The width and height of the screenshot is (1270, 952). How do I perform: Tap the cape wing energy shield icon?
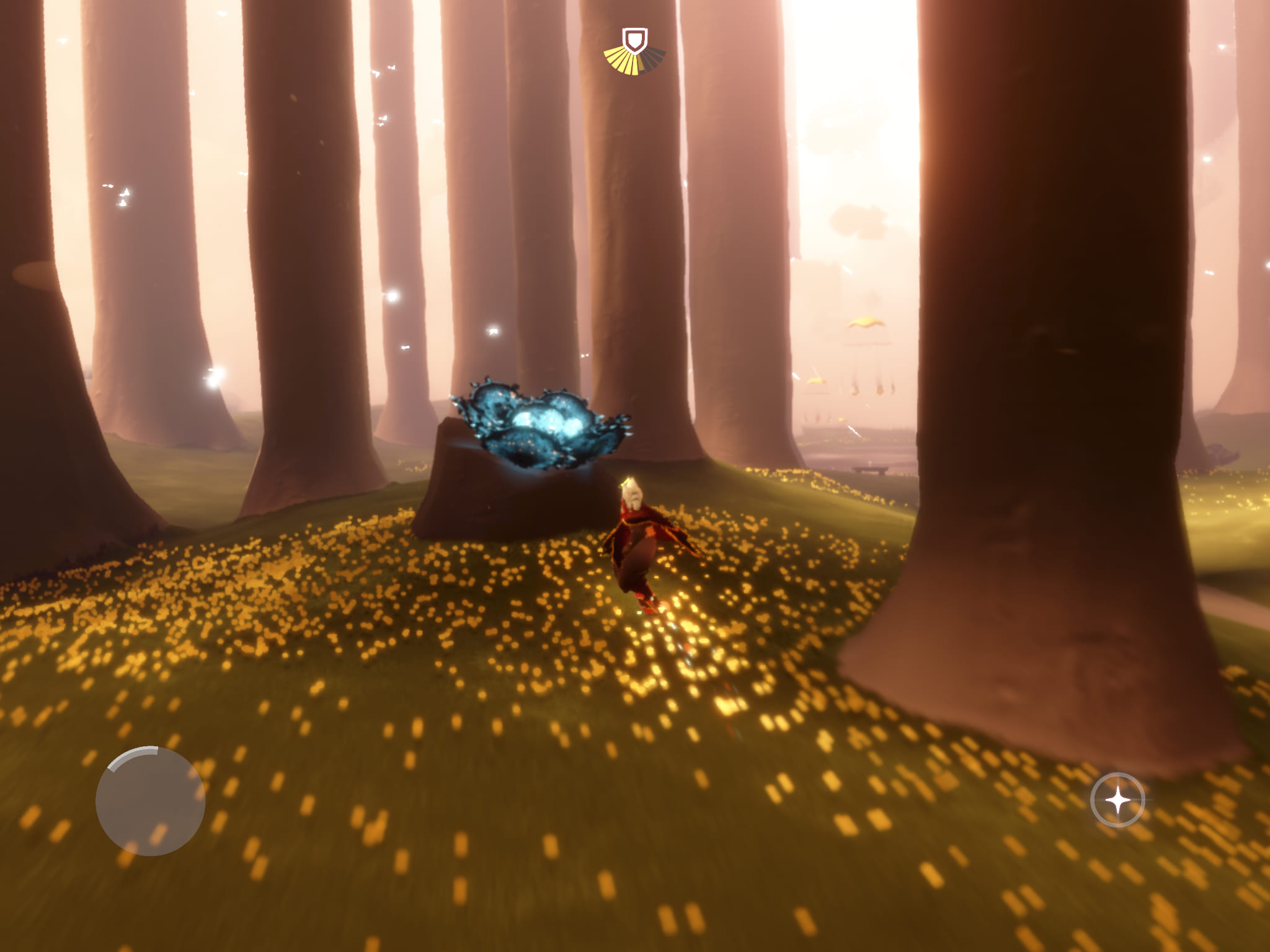coord(634,43)
